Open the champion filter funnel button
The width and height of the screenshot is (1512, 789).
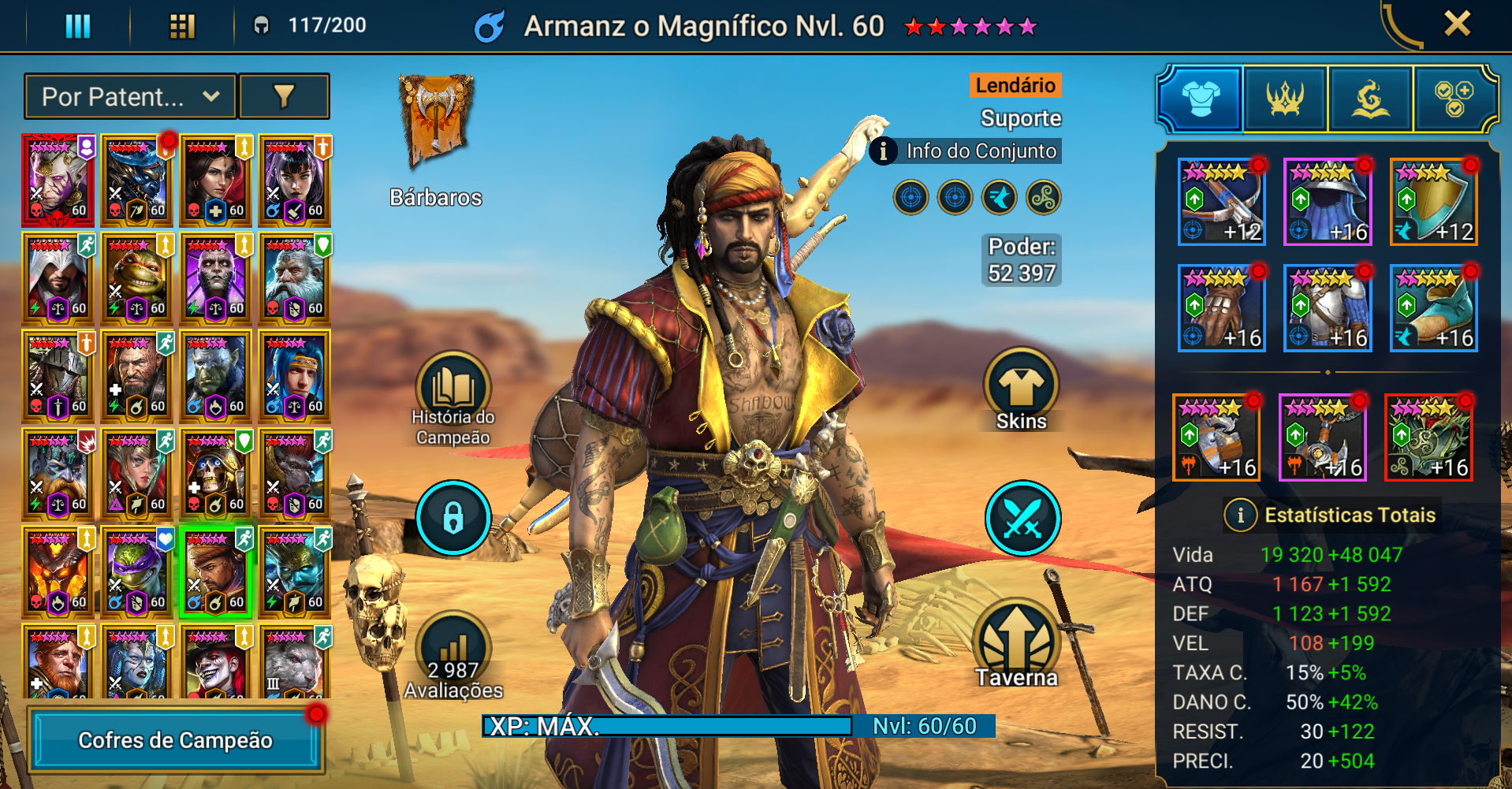click(x=284, y=97)
